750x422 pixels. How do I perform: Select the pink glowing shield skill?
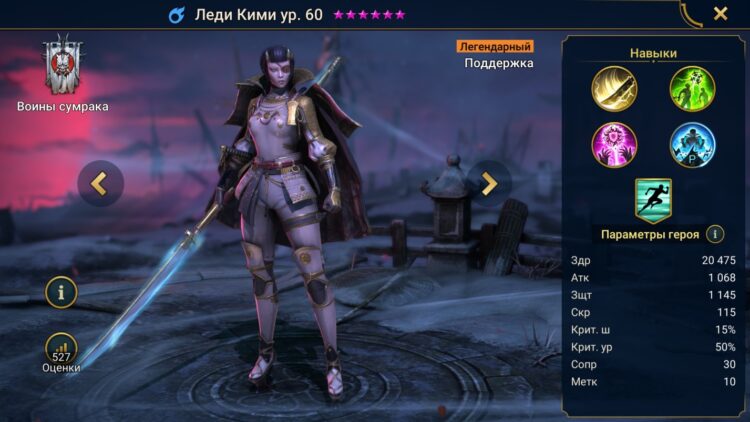tap(614, 145)
